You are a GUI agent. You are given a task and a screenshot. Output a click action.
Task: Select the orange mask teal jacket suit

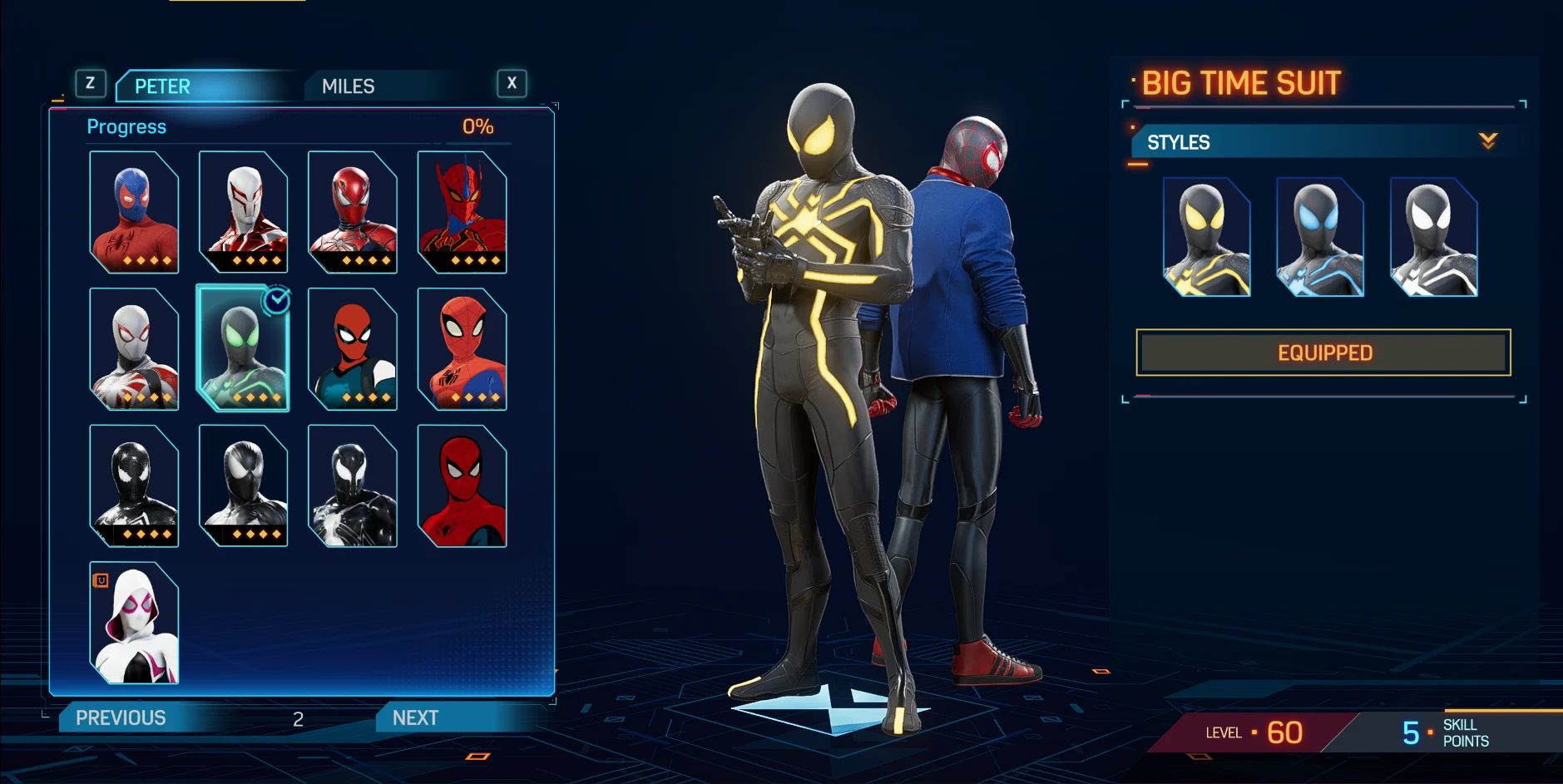tap(353, 349)
